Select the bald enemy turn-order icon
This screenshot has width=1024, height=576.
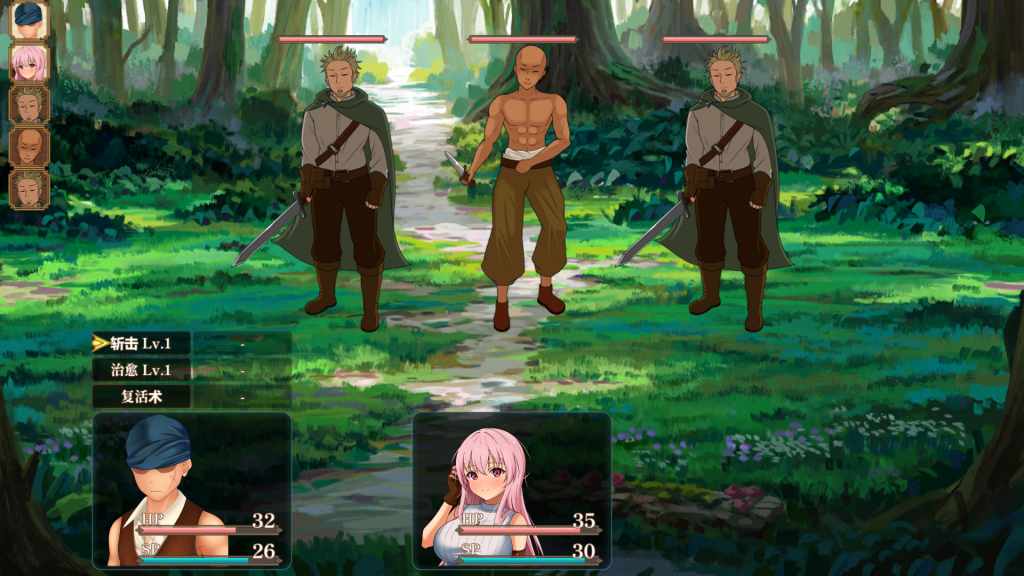tap(29, 146)
